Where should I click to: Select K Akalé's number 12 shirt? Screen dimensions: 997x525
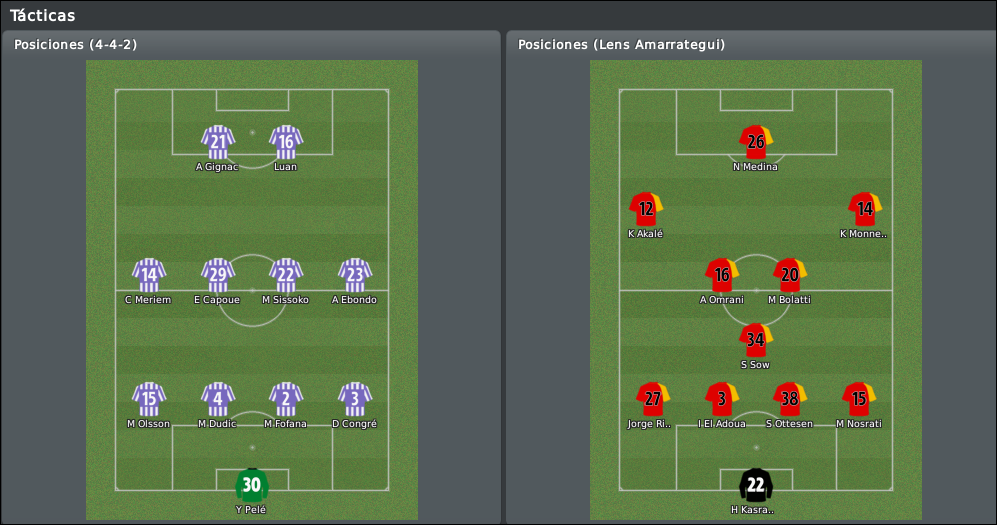[646, 209]
